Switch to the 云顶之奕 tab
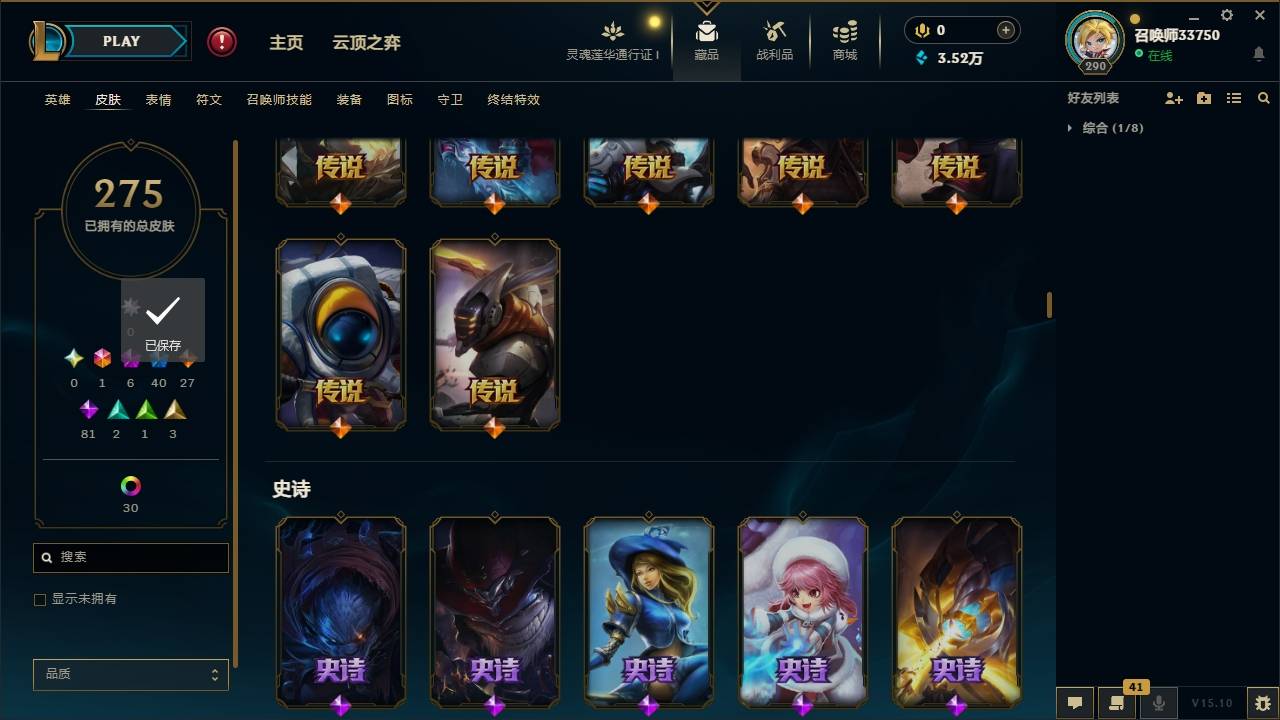 (366, 42)
